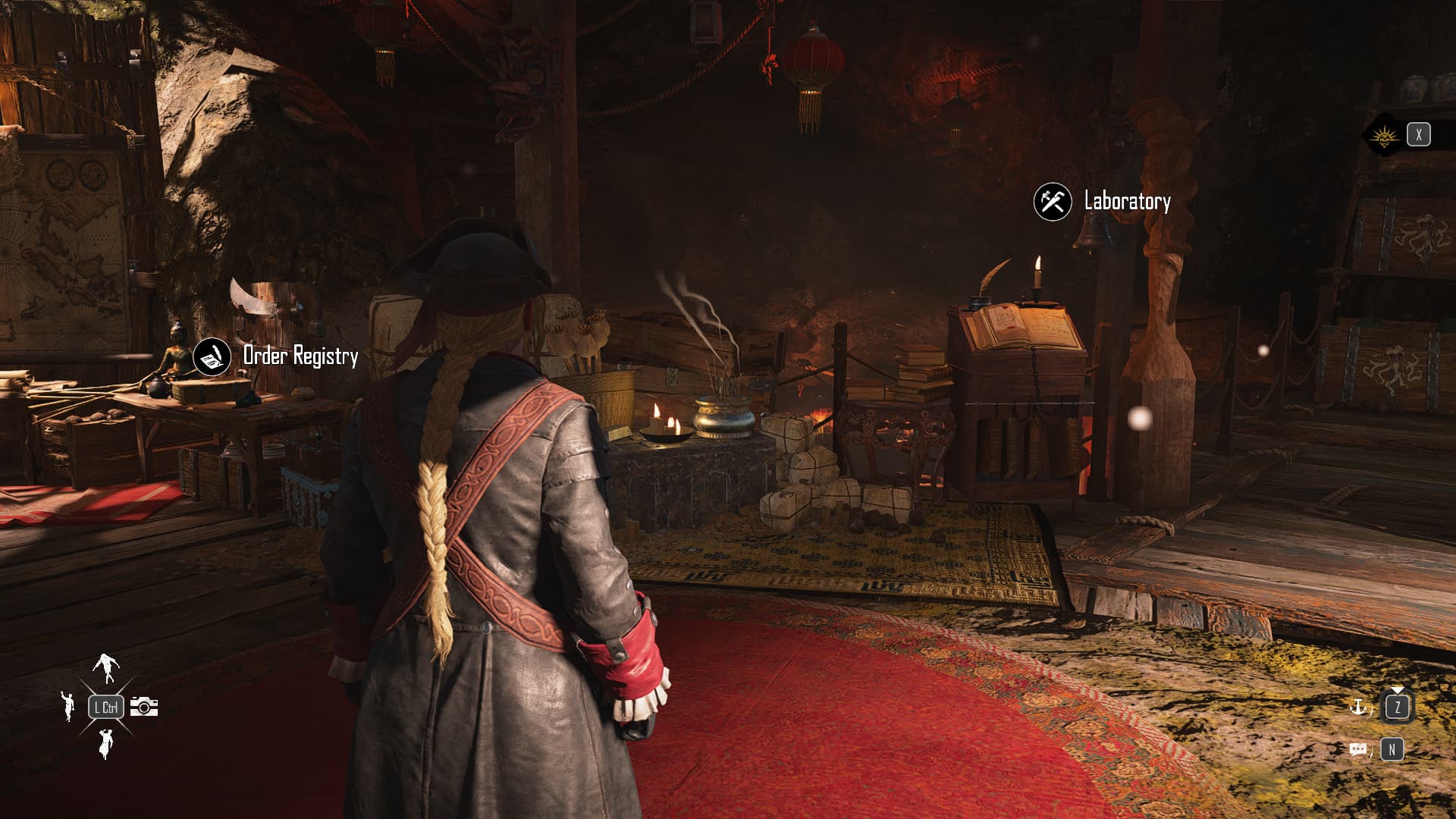Open the chat speech bubble icon
This screenshot has height=819, width=1456.
pyautogui.click(x=1359, y=750)
